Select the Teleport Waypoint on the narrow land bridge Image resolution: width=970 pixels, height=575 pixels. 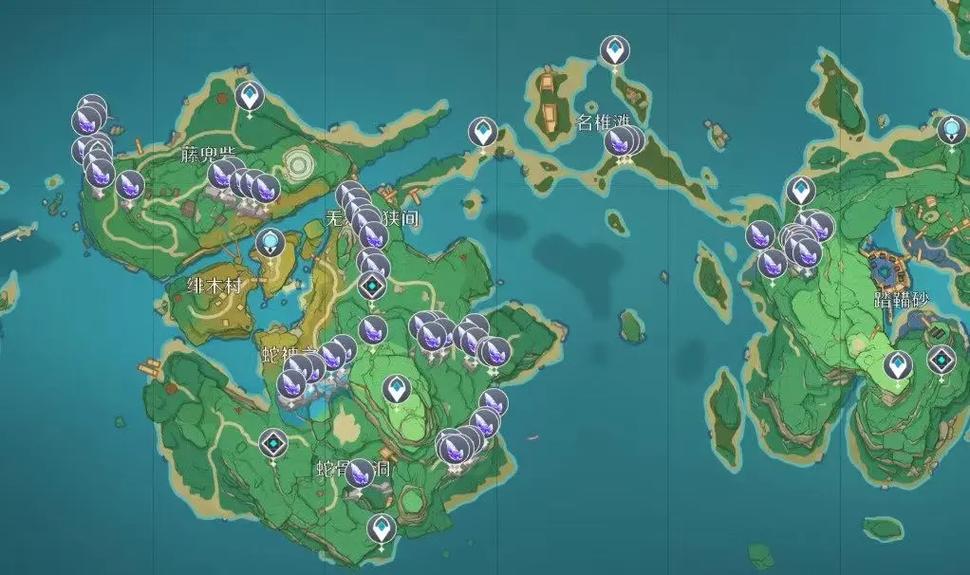(484, 131)
